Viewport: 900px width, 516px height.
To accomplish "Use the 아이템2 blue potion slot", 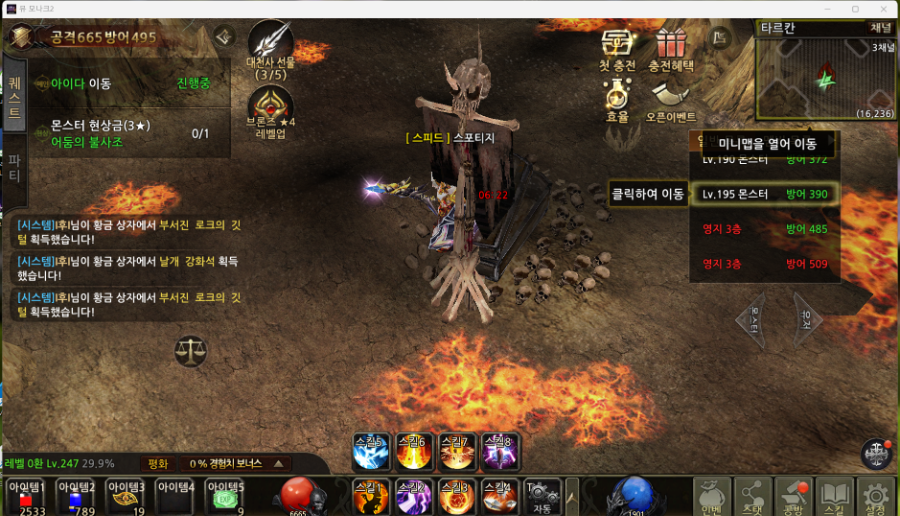I will (x=75, y=494).
